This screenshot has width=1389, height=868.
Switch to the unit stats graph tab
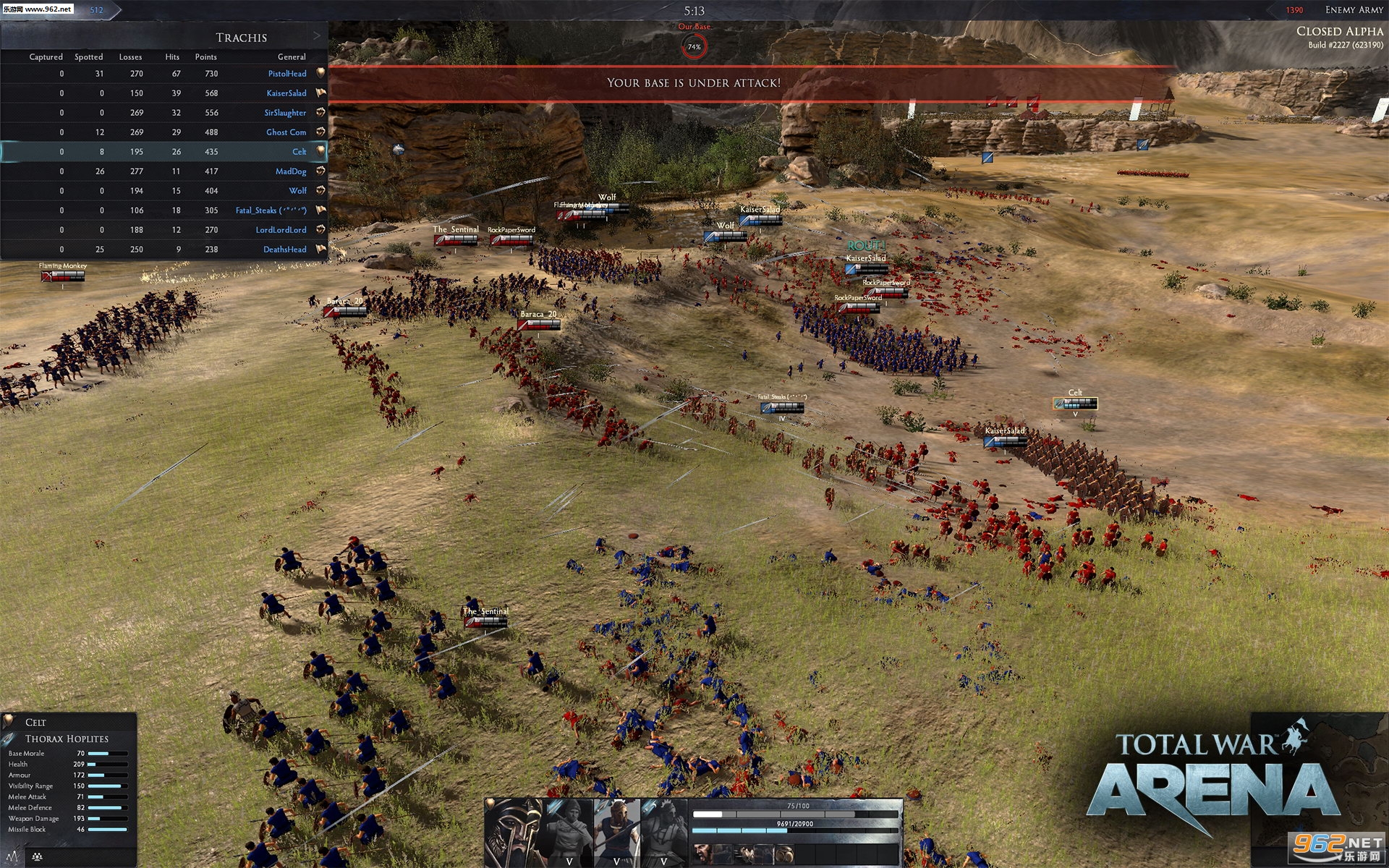point(13,857)
